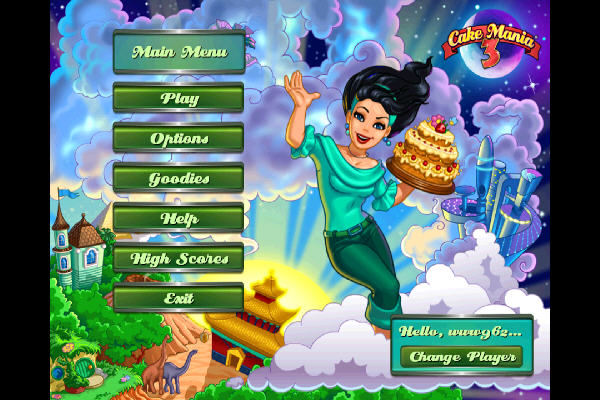The height and width of the screenshot is (400, 600).
Task: Open the Options menu
Action: point(178,138)
